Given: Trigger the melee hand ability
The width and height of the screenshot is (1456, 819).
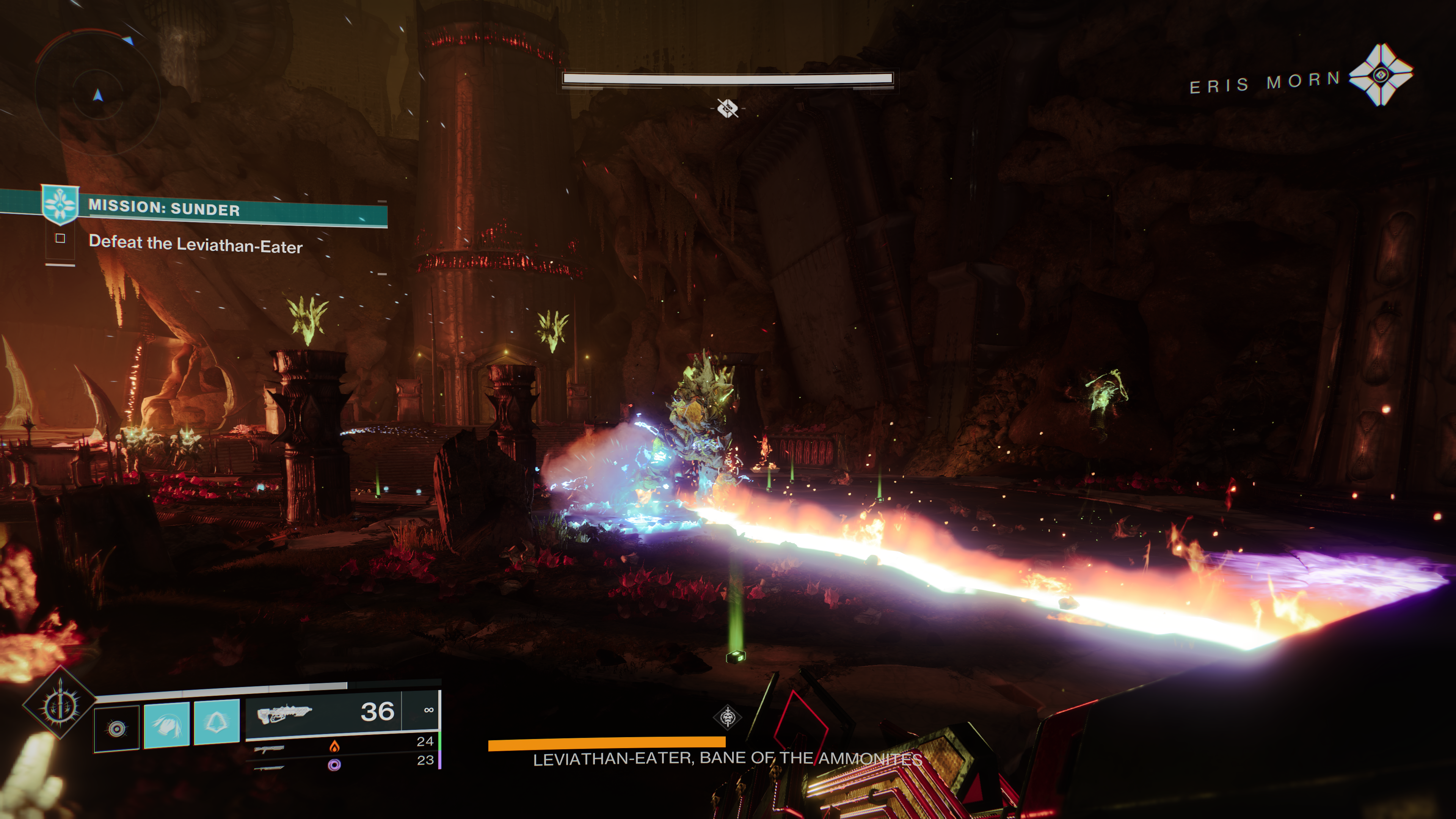Looking at the screenshot, I should pyautogui.click(x=167, y=725).
